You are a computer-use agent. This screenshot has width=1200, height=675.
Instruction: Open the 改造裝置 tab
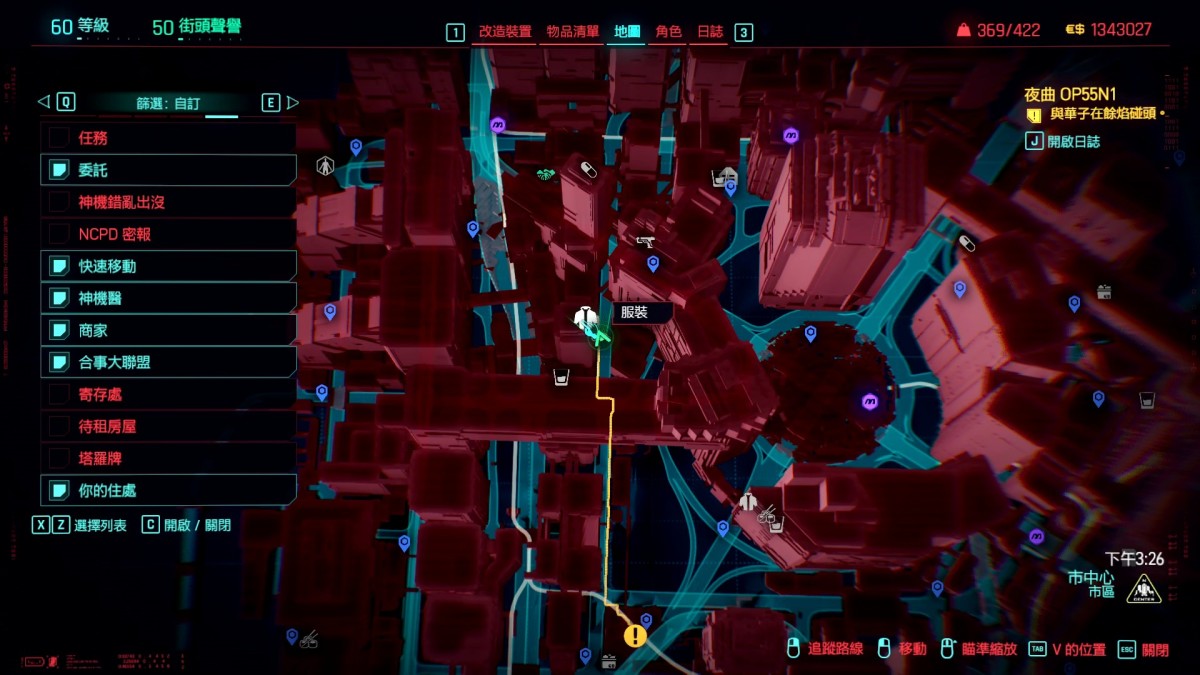[x=505, y=32]
